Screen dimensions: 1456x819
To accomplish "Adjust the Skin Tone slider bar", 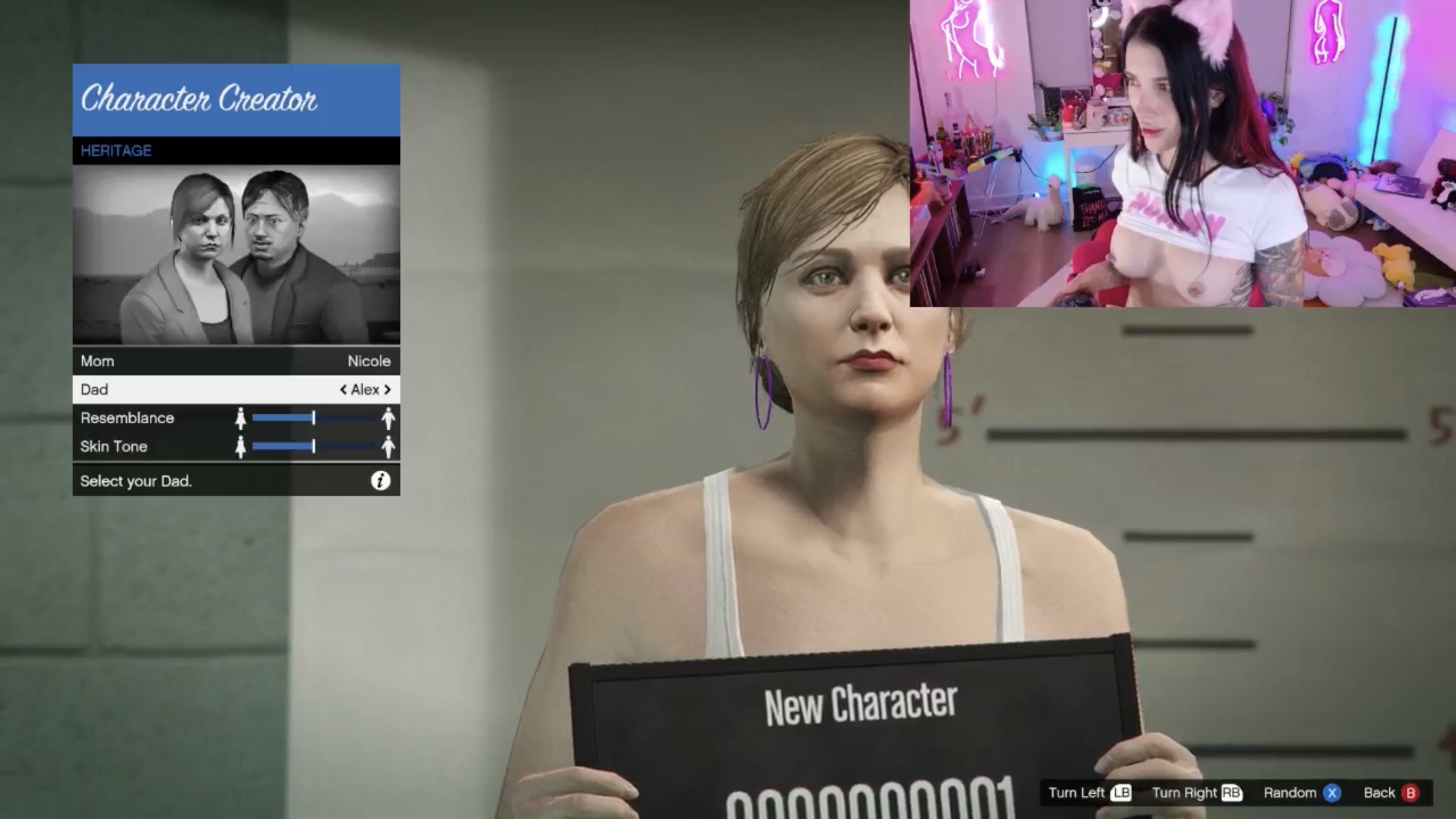I will (x=314, y=446).
